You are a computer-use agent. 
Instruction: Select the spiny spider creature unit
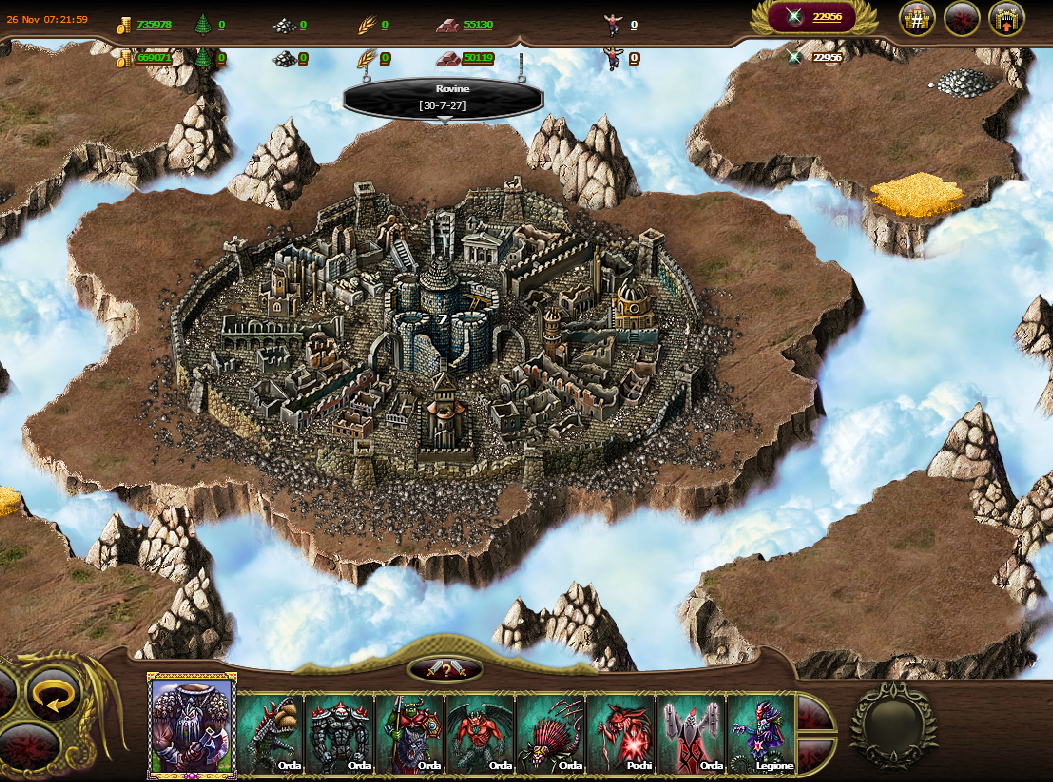click(x=550, y=734)
